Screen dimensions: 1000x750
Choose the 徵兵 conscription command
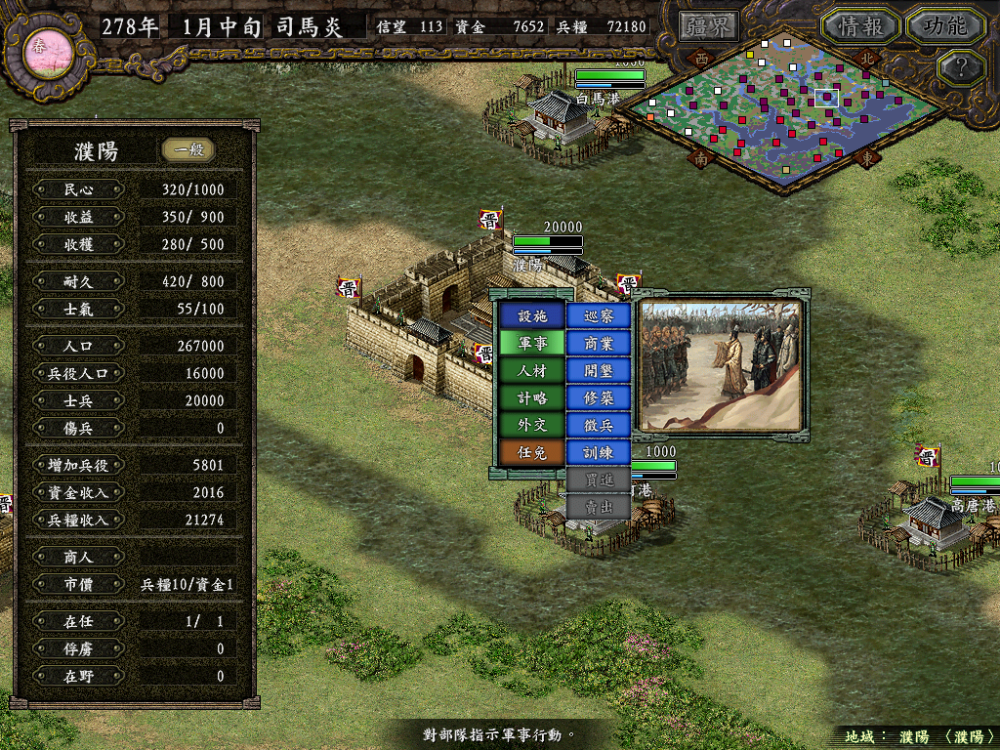[x=598, y=424]
